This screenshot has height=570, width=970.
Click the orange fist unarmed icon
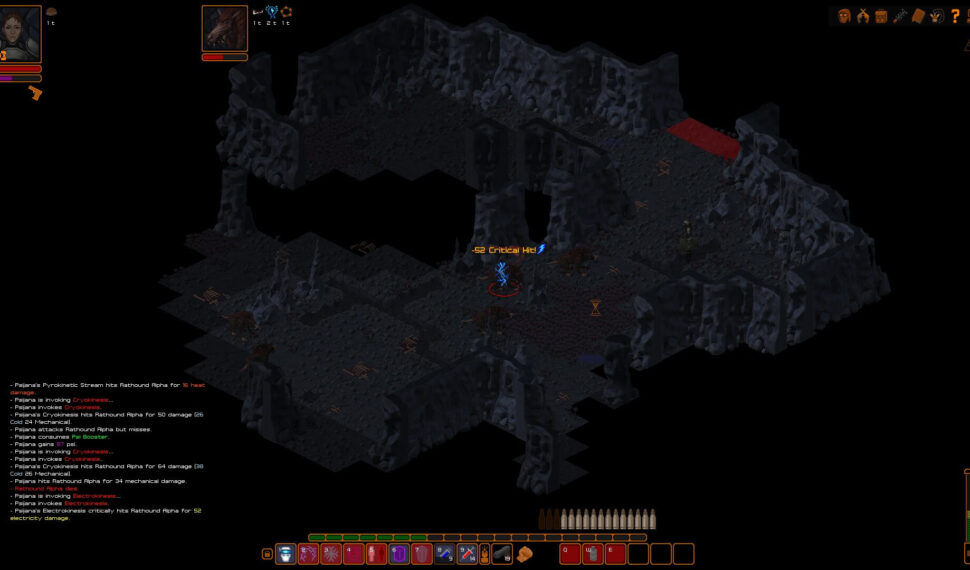[524, 554]
